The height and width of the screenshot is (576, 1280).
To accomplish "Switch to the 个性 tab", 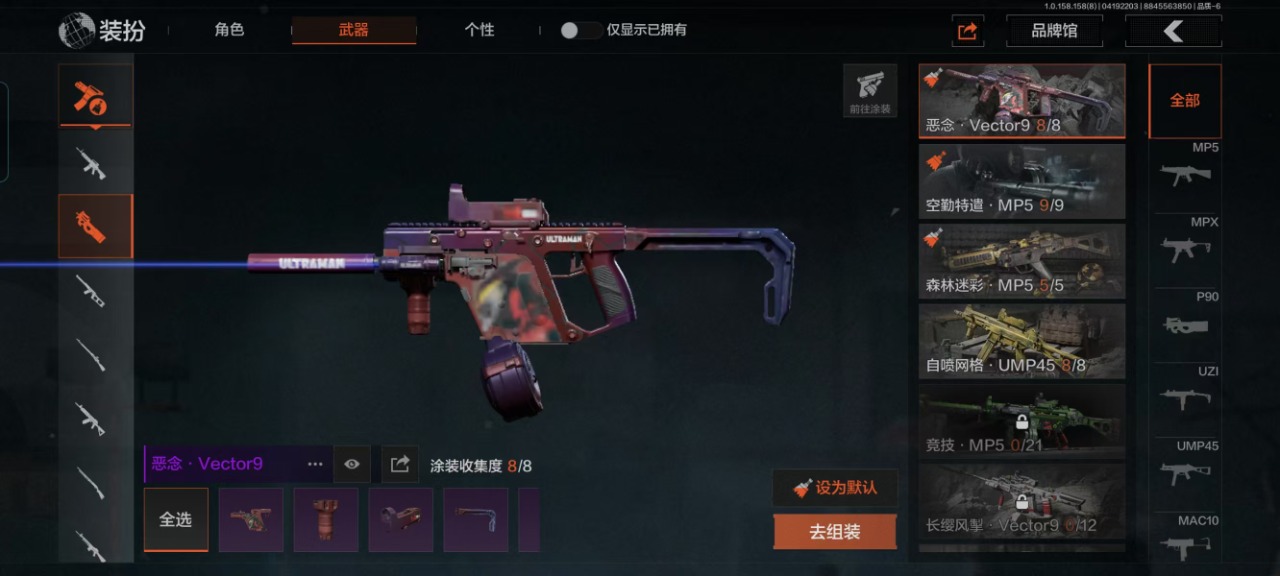I will pos(479,30).
